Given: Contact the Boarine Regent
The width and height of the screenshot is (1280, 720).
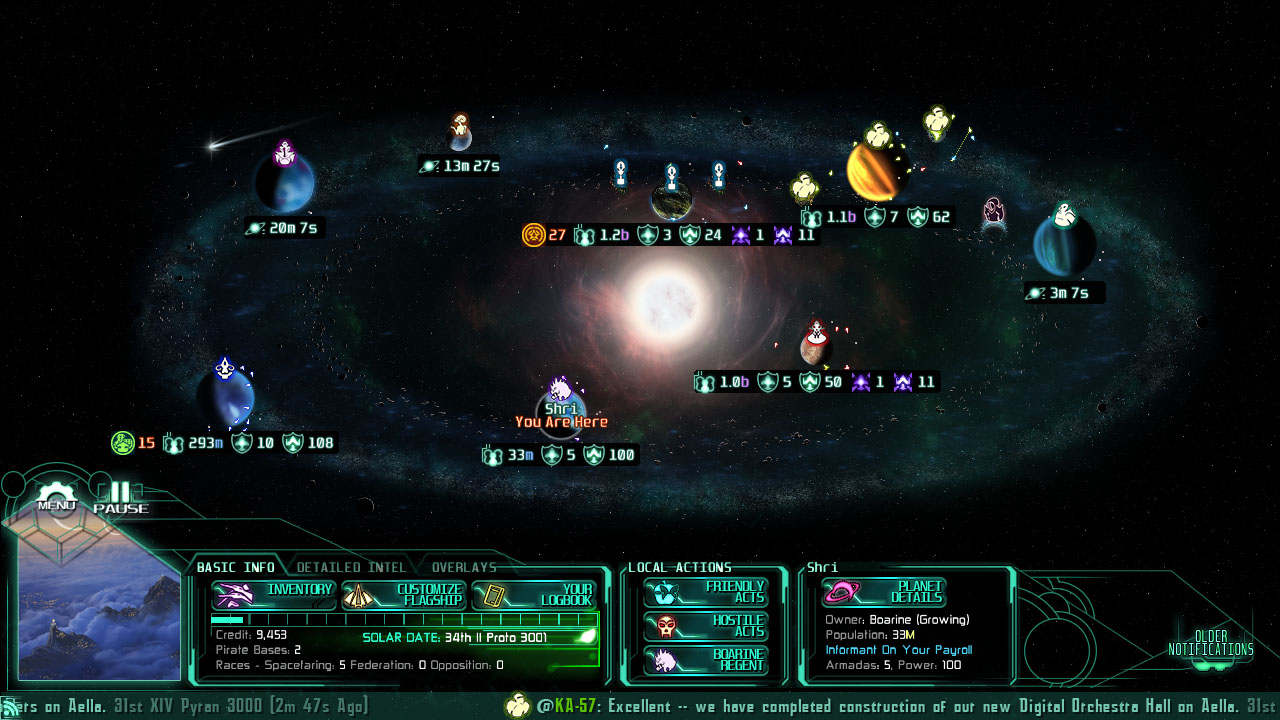Looking at the screenshot, I should click(706, 660).
